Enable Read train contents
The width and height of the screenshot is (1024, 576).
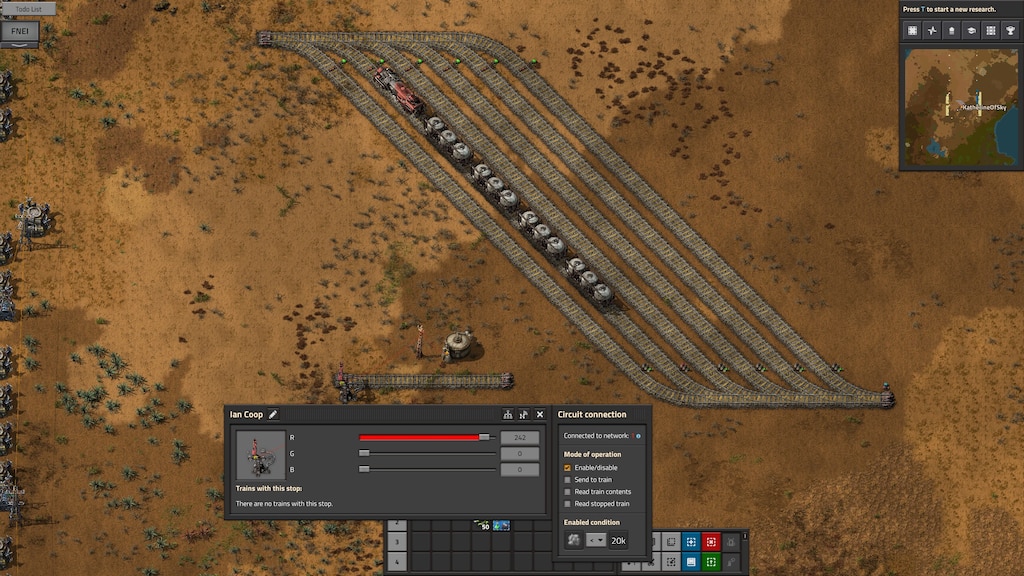point(568,492)
